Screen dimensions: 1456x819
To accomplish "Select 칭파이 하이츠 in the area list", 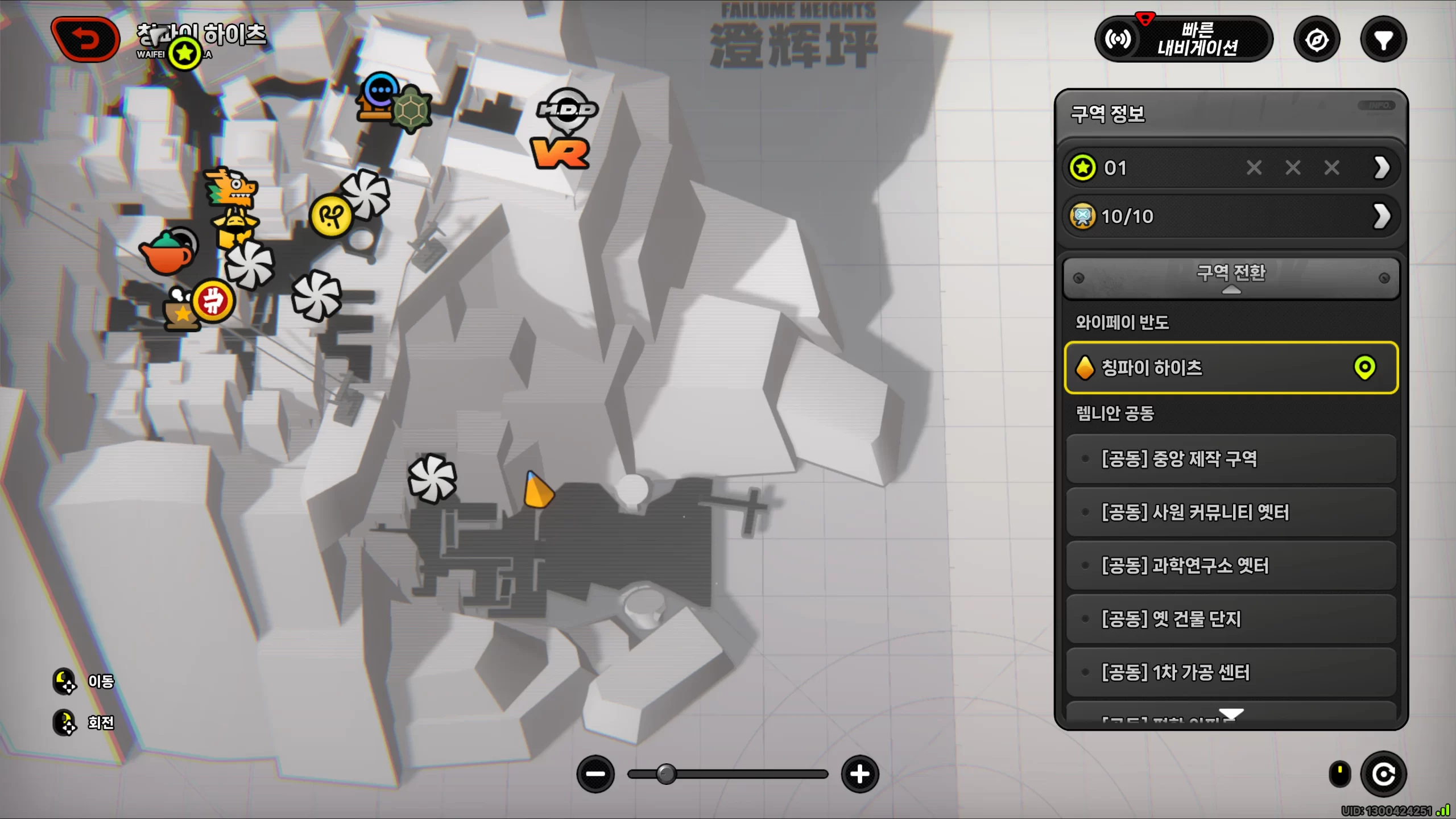I will tap(1231, 368).
